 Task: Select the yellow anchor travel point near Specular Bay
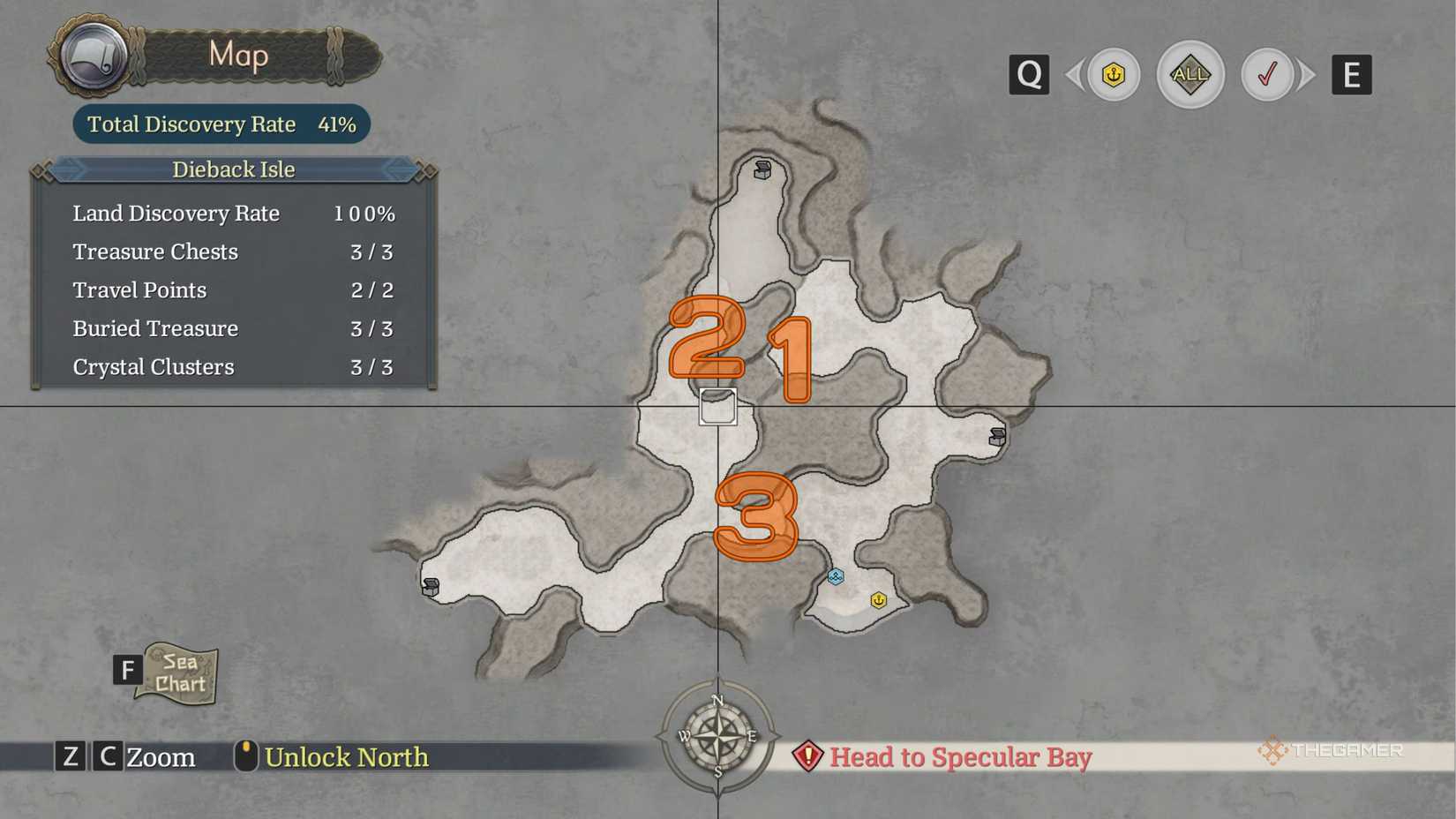tap(878, 599)
